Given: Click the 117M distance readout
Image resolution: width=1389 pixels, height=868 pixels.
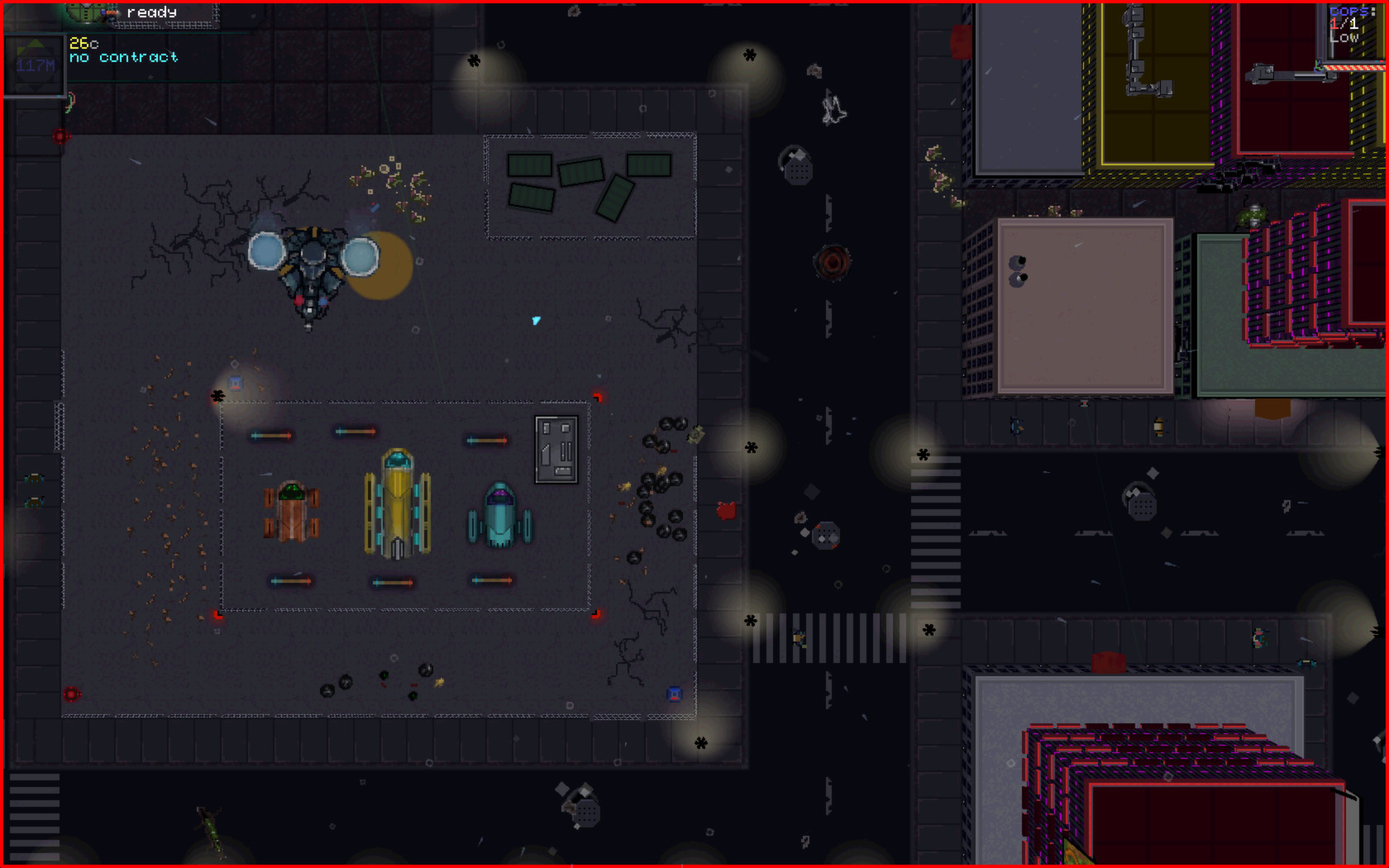Looking at the screenshot, I should coord(35,64).
